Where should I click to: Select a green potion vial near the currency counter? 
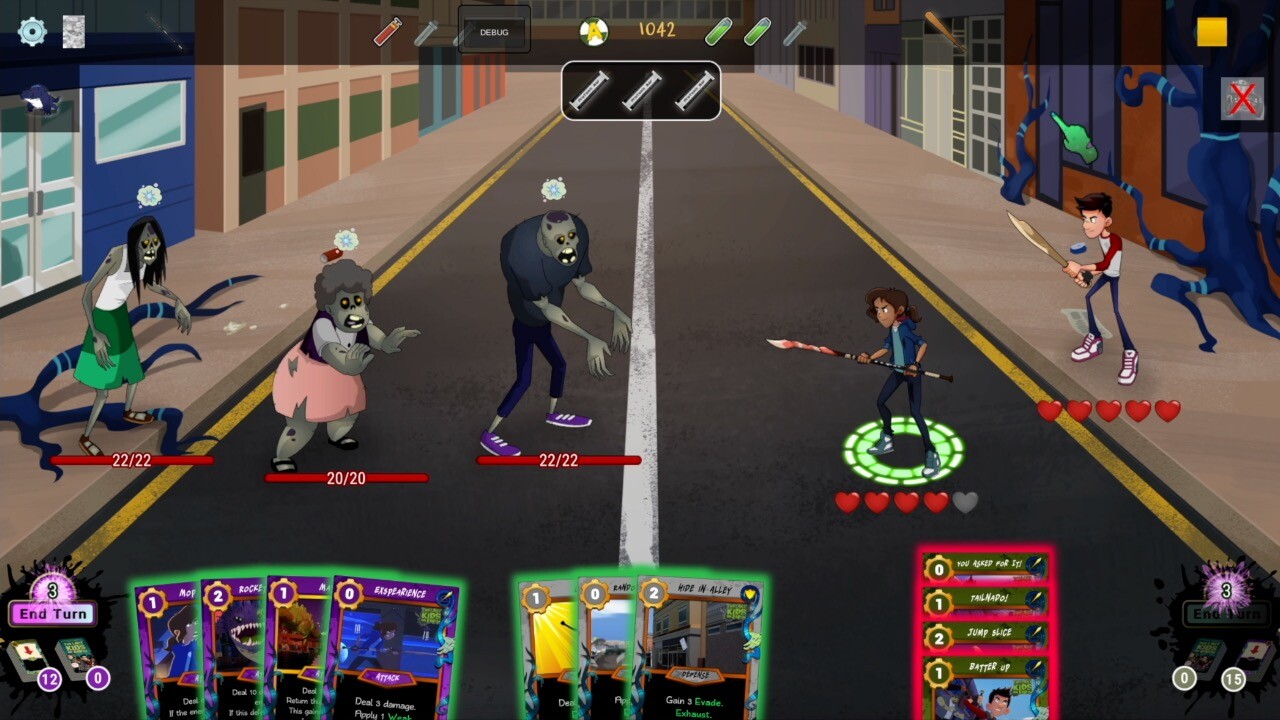pos(717,29)
